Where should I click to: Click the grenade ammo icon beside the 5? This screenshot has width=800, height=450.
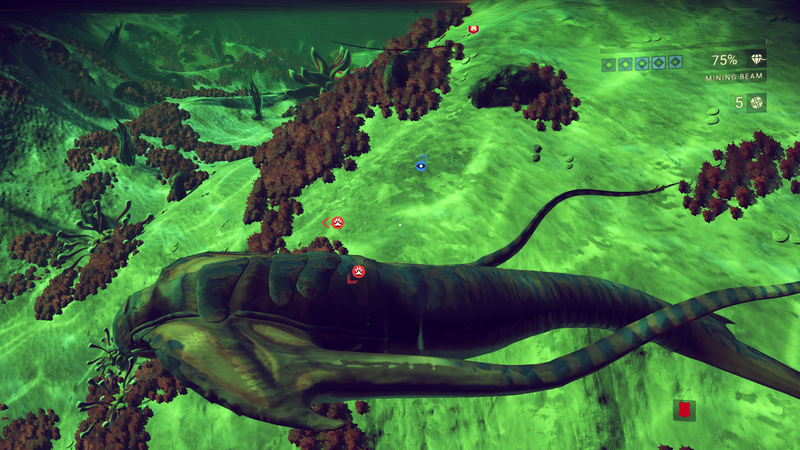757,102
